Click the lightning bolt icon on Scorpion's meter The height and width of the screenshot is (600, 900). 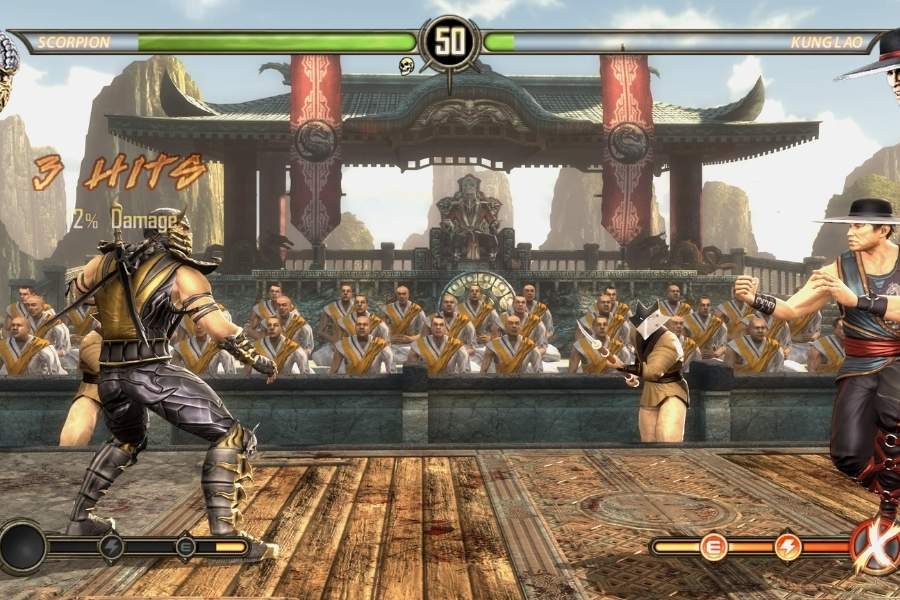click(111, 546)
